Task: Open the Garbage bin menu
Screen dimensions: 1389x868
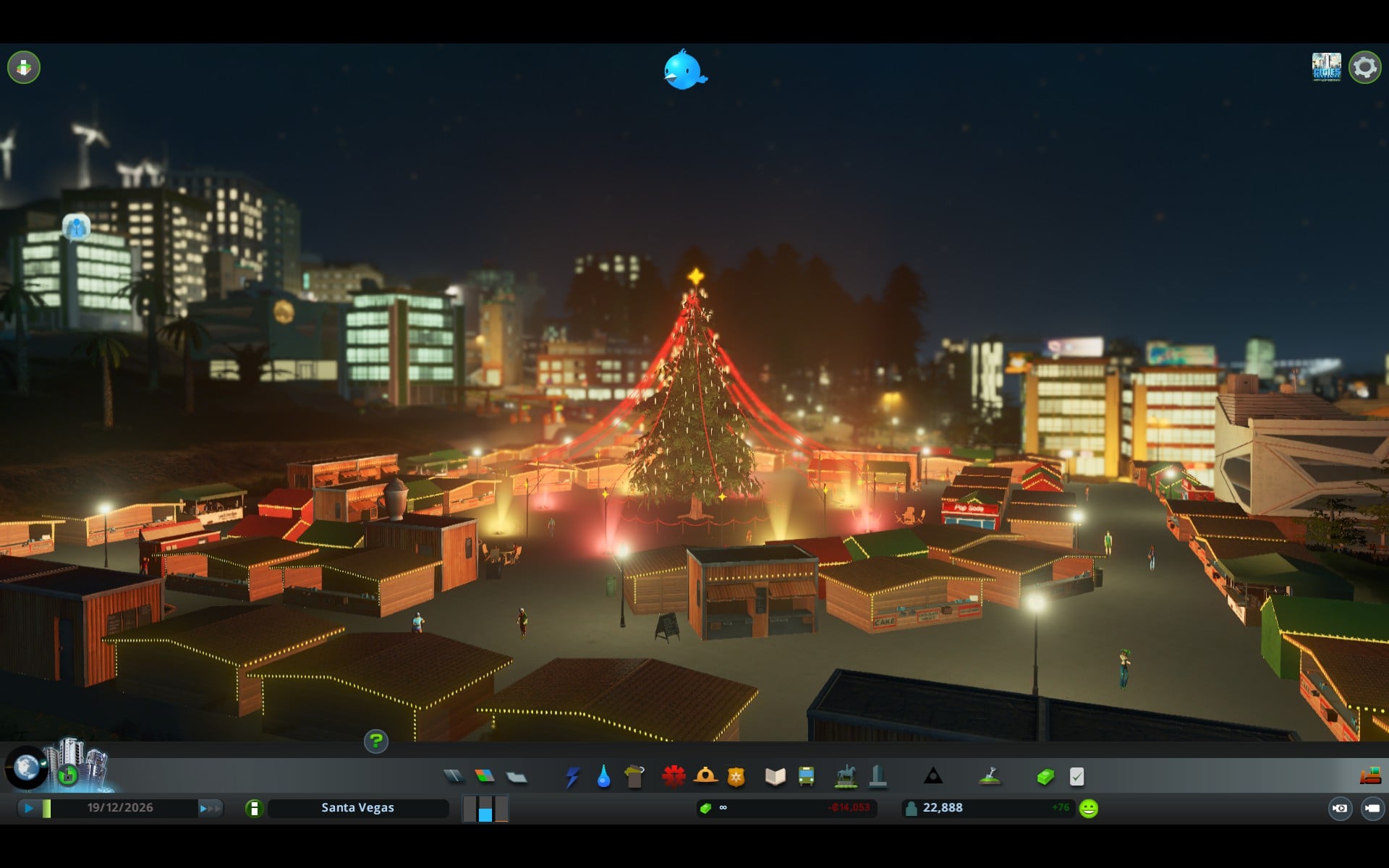Action: (x=634, y=777)
